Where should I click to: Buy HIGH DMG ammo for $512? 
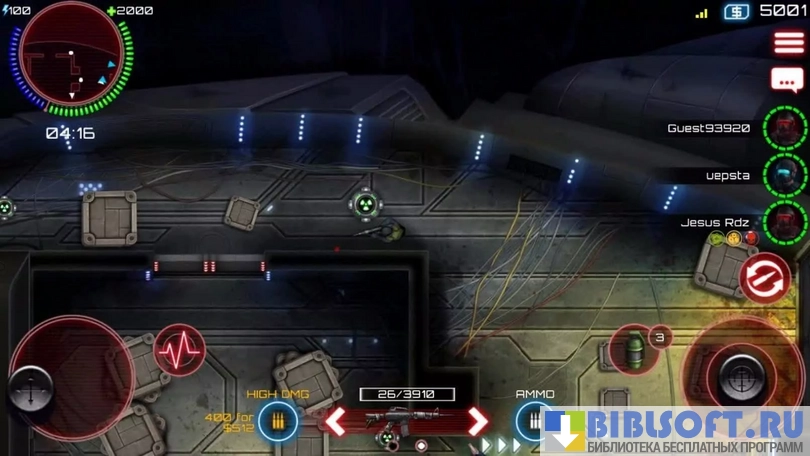(x=277, y=421)
